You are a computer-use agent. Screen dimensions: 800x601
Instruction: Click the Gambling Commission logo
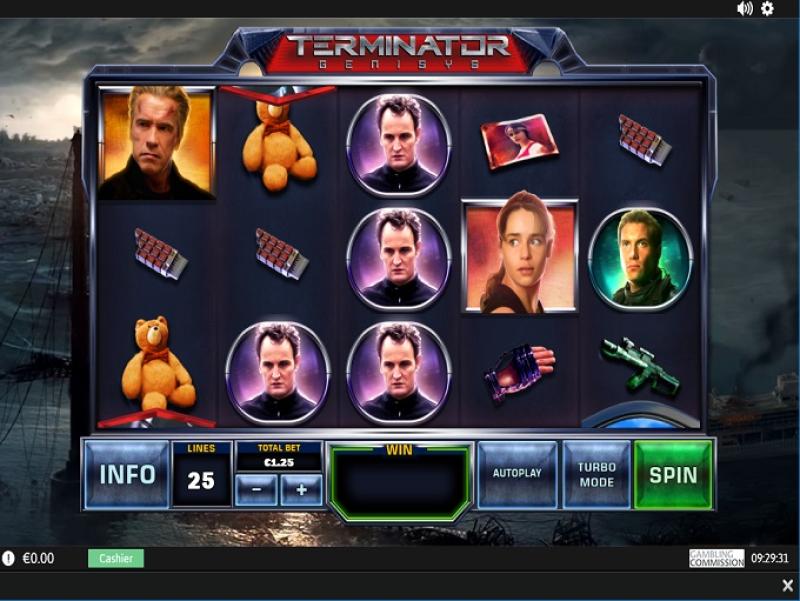click(716, 558)
